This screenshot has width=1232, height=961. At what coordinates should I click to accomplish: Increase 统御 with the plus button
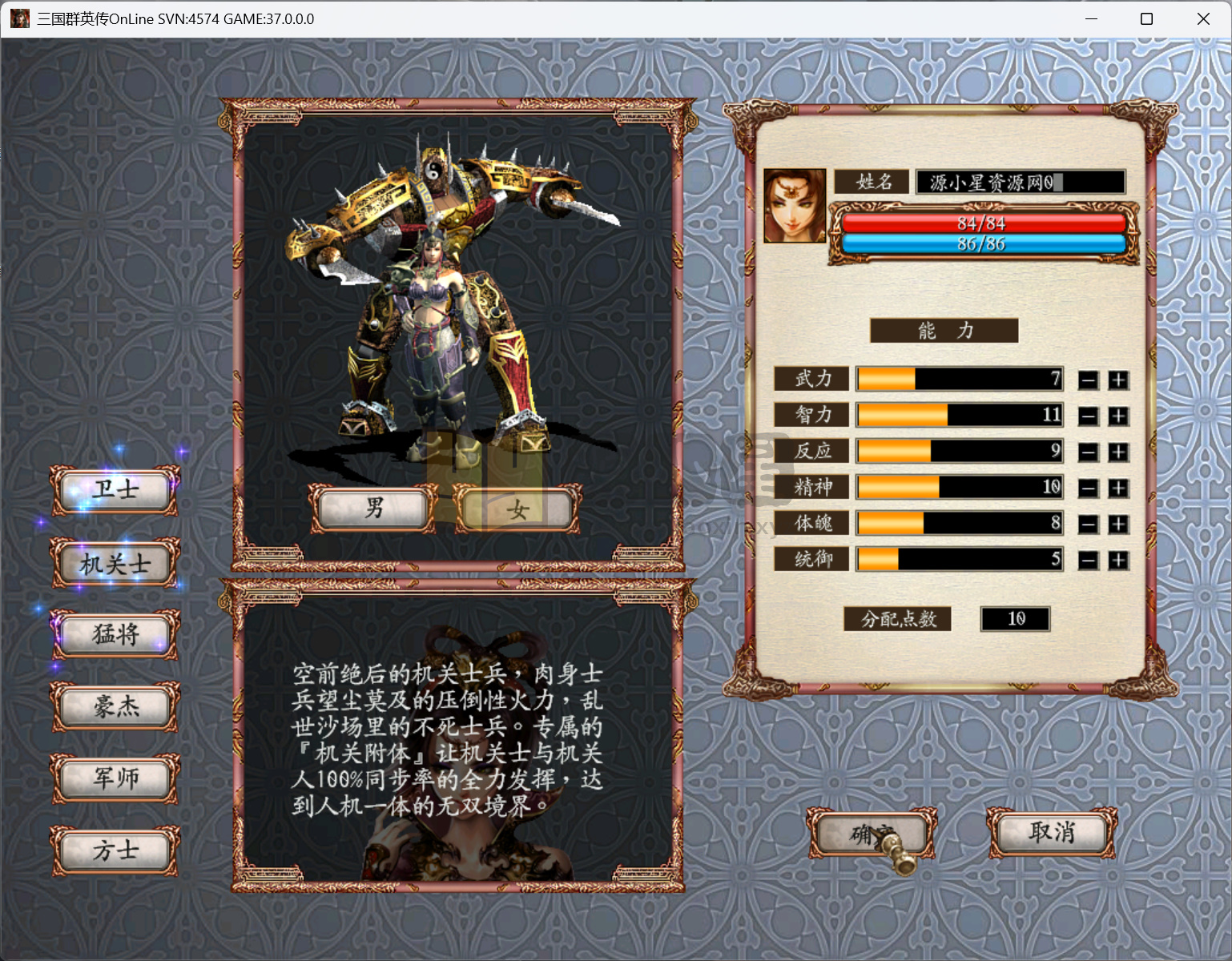1118,559
